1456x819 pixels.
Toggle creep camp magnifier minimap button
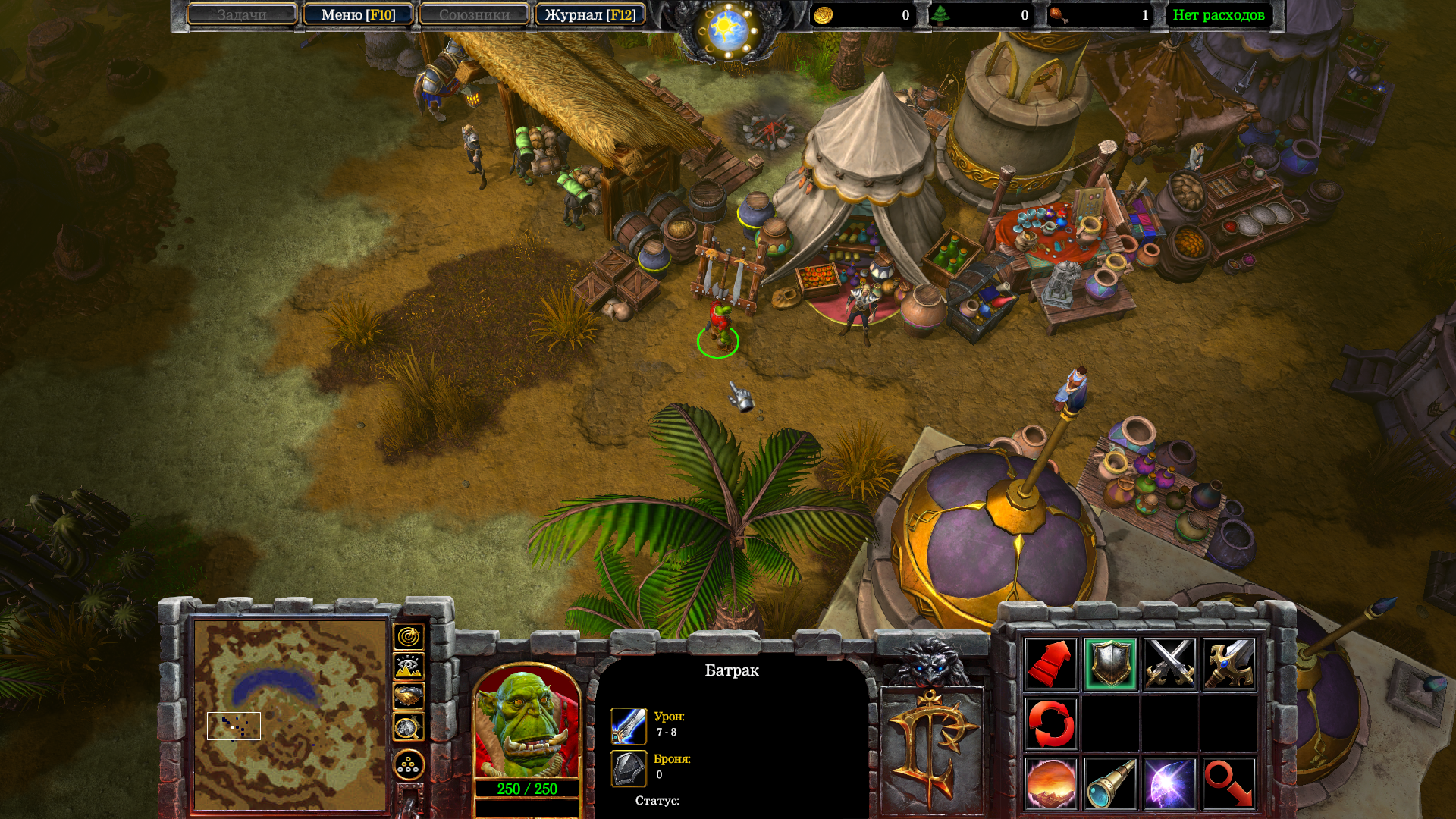408,727
